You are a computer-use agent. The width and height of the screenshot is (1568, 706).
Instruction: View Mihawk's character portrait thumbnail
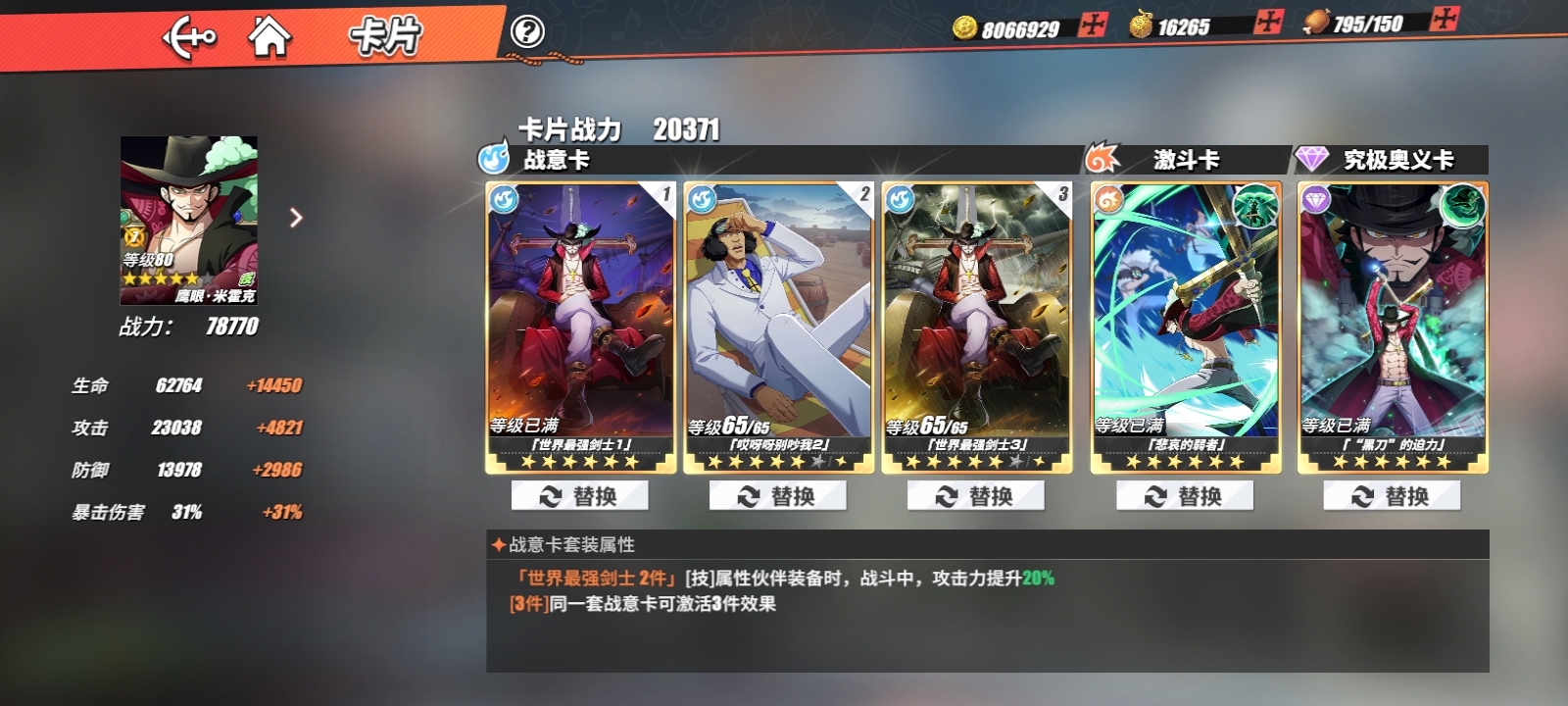[188, 221]
